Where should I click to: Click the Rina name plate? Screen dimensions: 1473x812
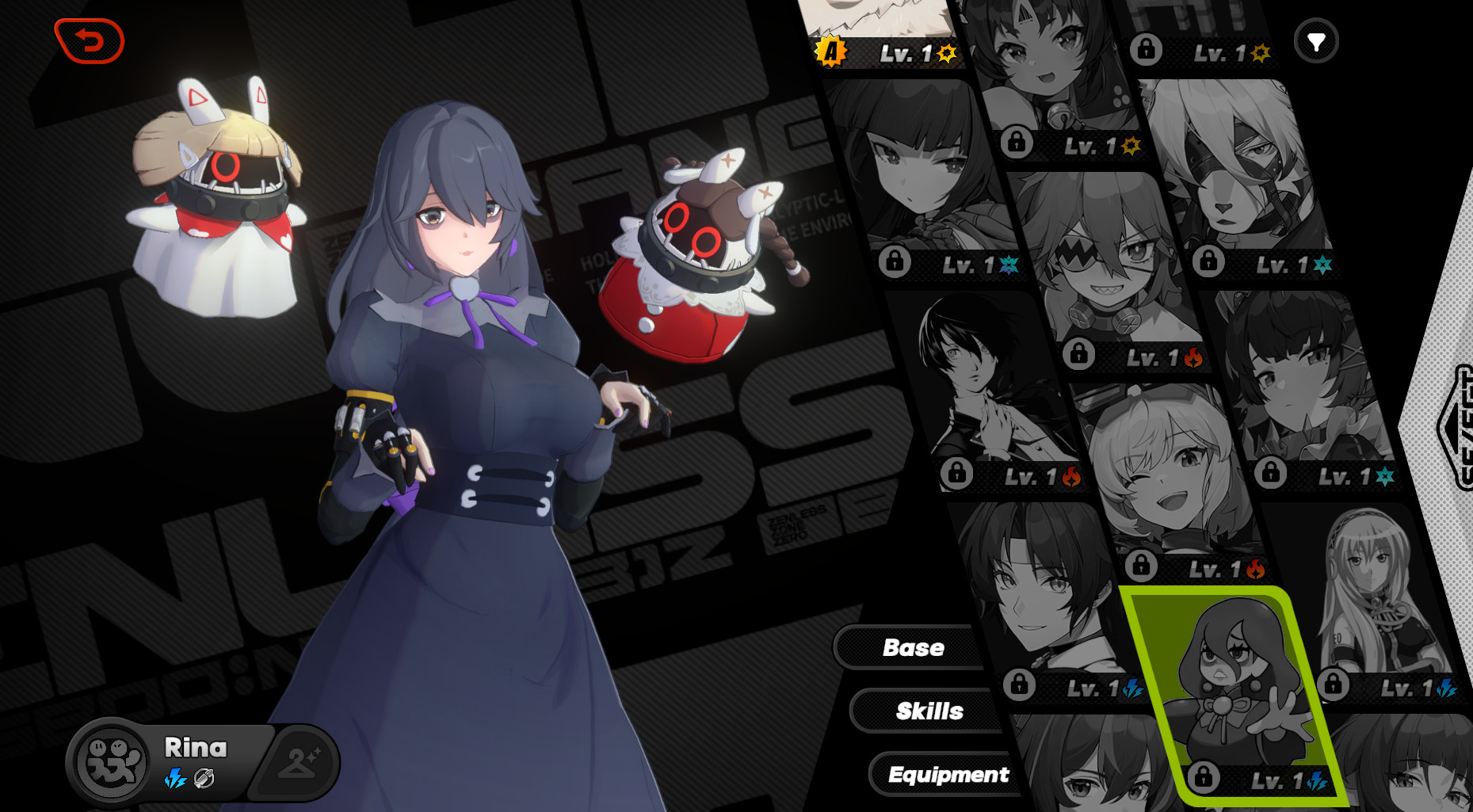point(194,747)
